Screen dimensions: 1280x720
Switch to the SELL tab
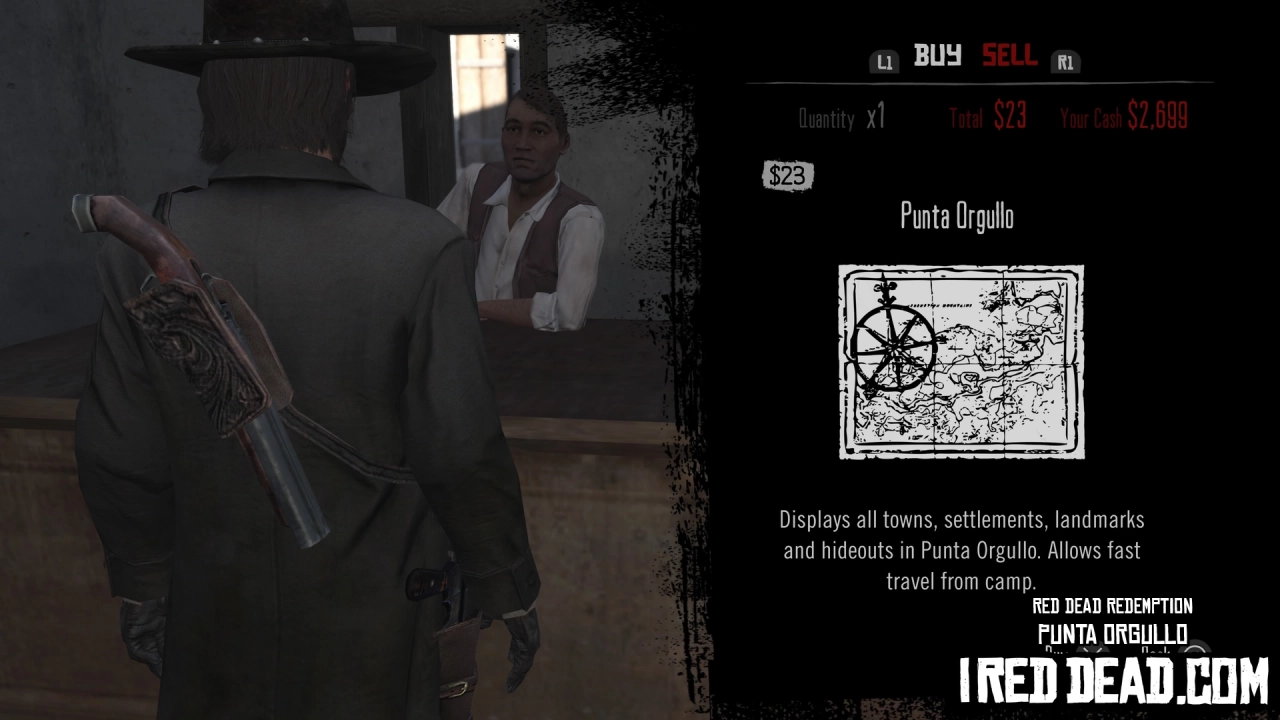click(x=1008, y=58)
